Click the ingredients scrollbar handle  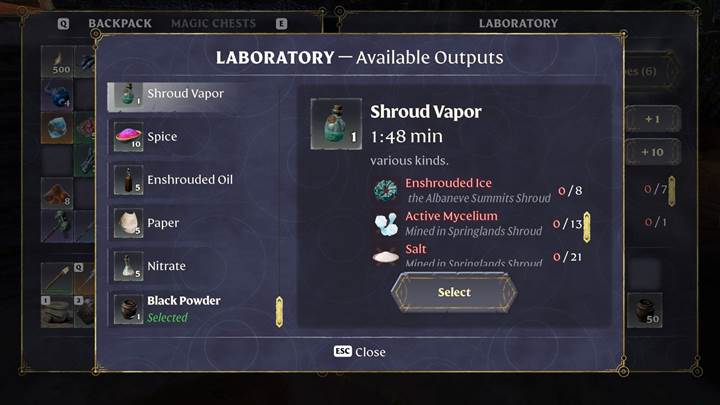587,227
